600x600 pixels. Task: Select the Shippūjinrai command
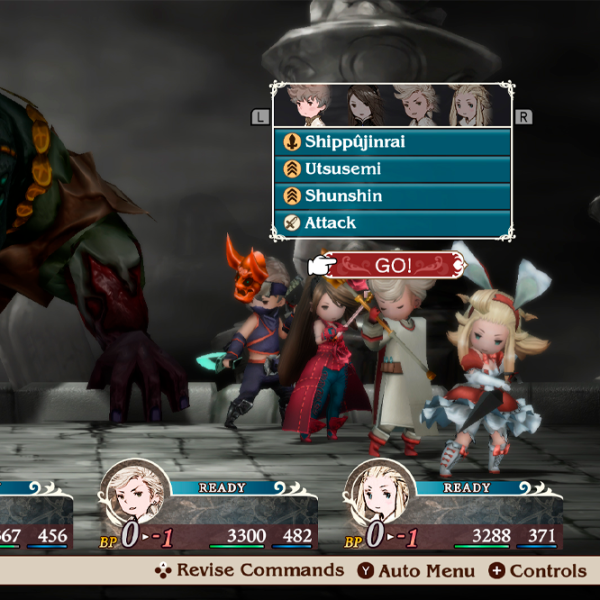[x=392, y=142]
